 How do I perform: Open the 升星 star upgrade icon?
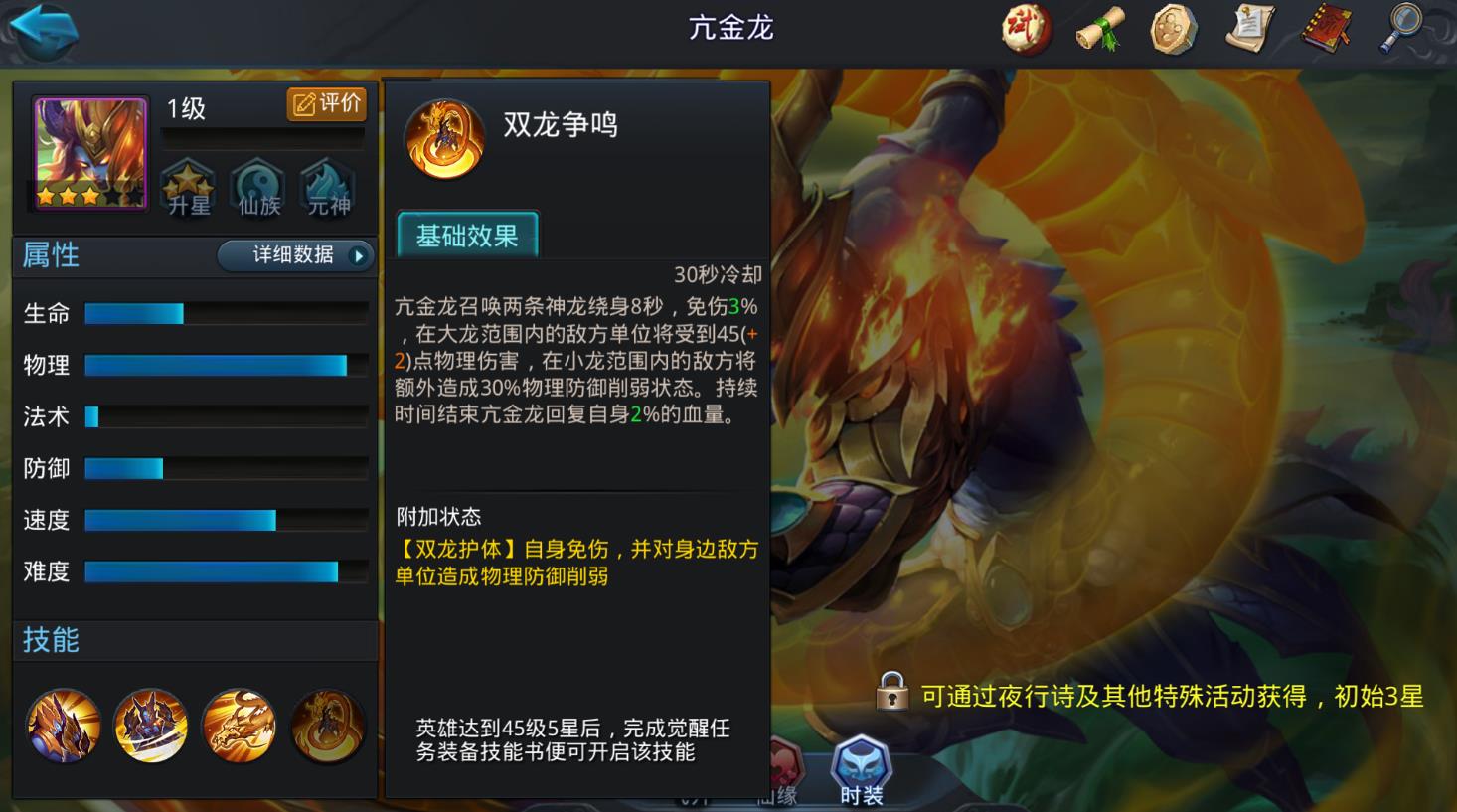point(187,189)
